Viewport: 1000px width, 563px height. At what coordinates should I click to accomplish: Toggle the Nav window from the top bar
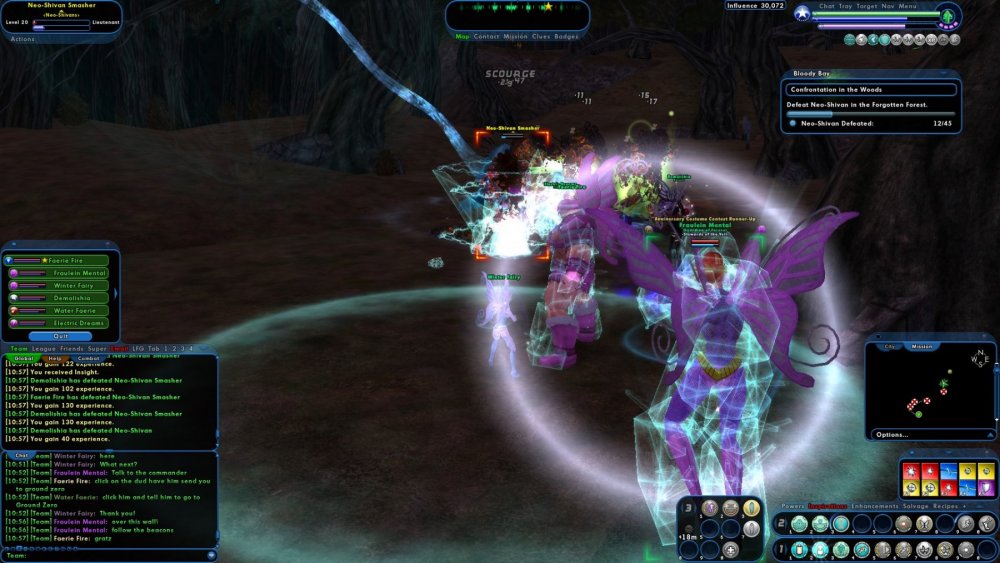(x=888, y=6)
